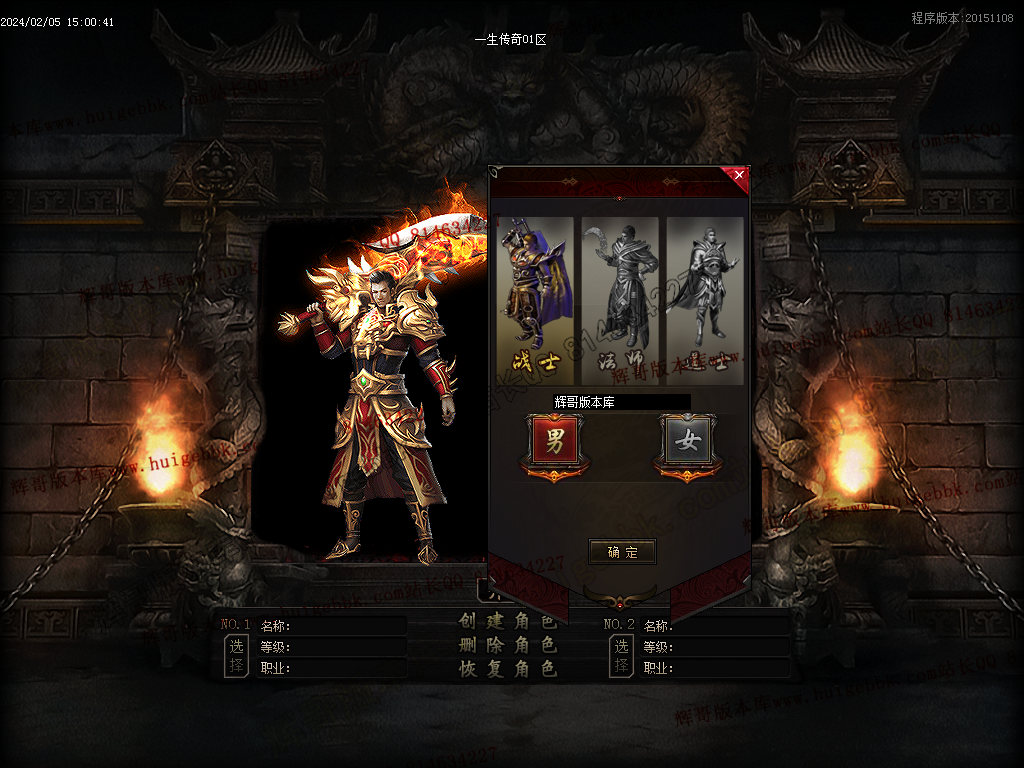
Task: Select Restore Character (恢复角色) option
Action: click(x=507, y=669)
